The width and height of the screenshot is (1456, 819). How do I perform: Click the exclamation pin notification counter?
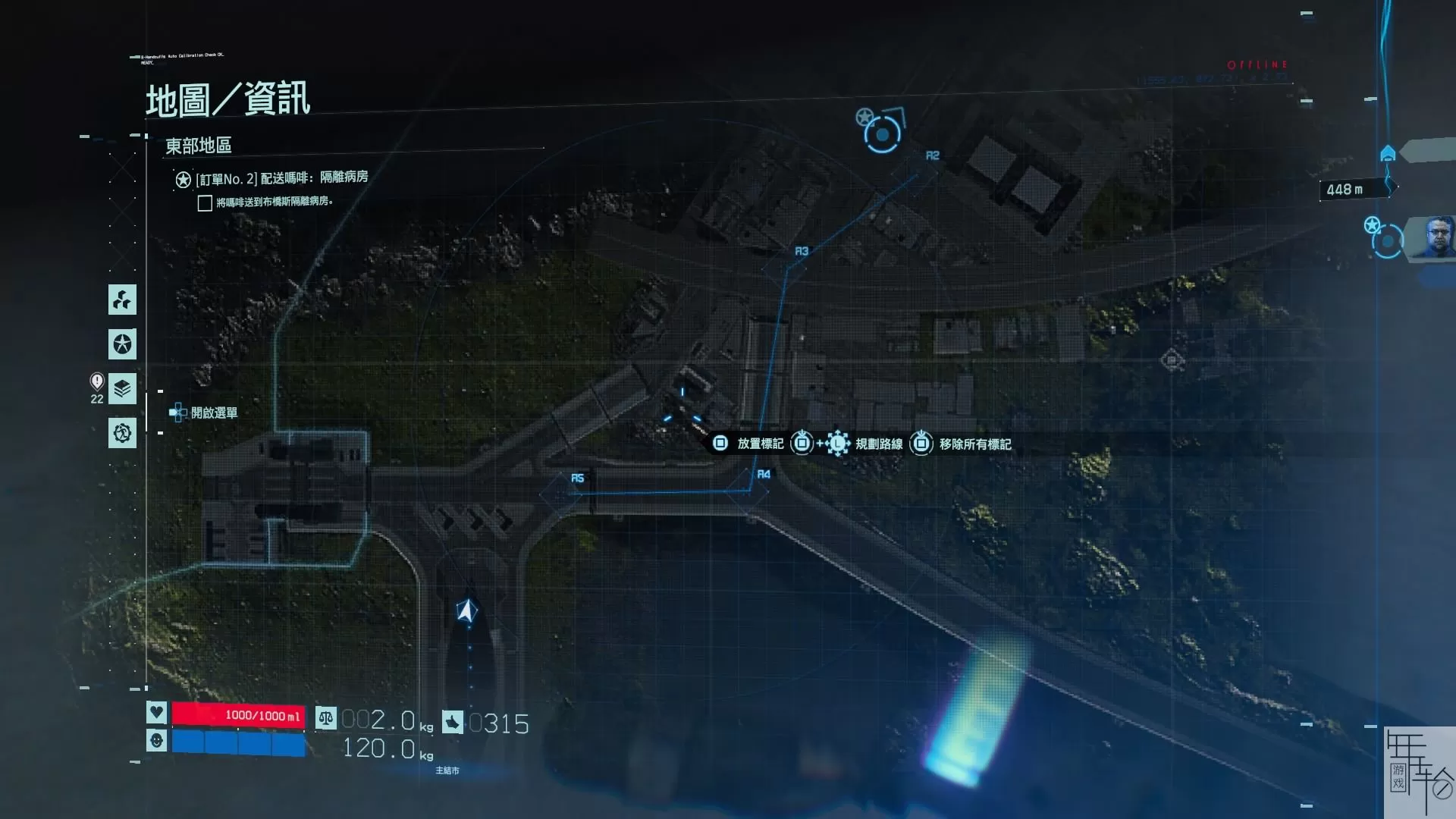coord(97,387)
